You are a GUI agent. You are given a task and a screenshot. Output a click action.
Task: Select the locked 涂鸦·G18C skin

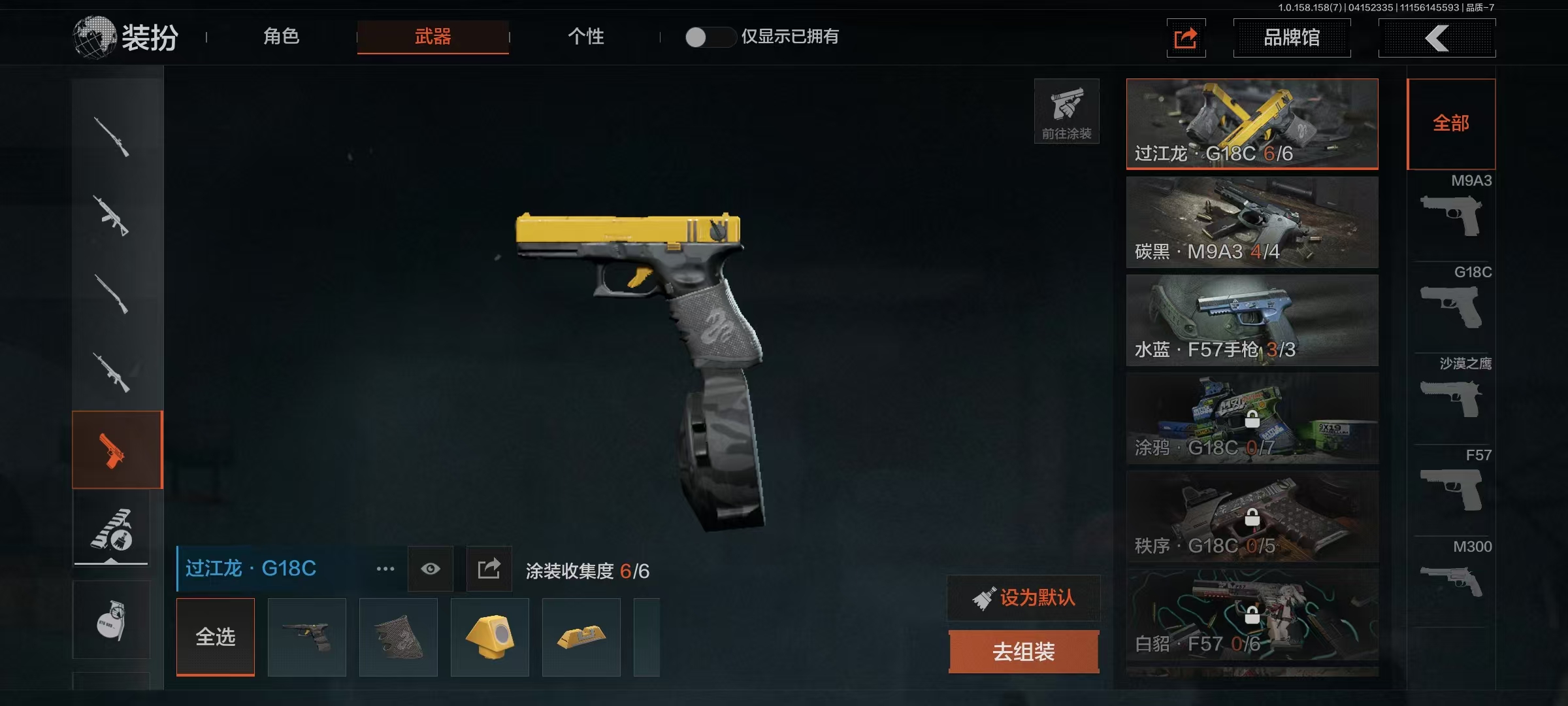pos(1252,418)
